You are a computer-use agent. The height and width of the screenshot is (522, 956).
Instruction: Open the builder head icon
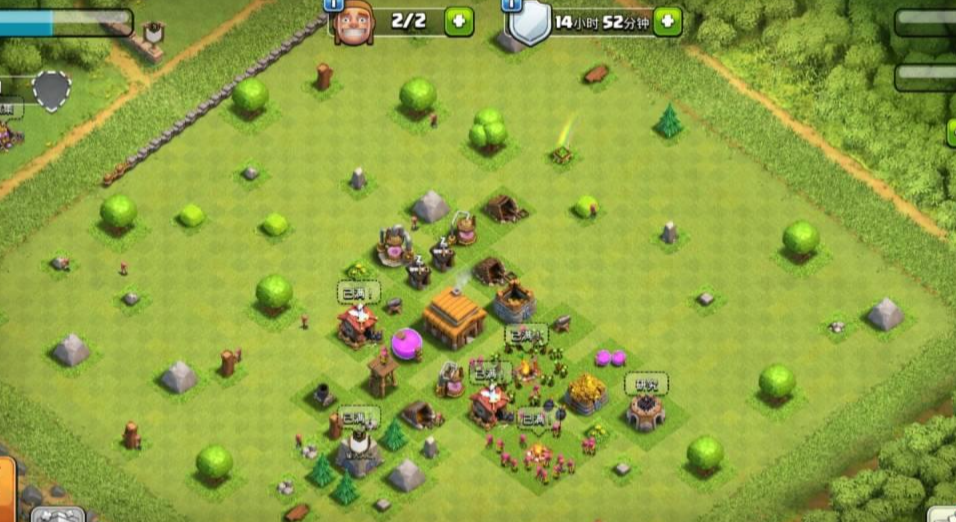(353, 24)
